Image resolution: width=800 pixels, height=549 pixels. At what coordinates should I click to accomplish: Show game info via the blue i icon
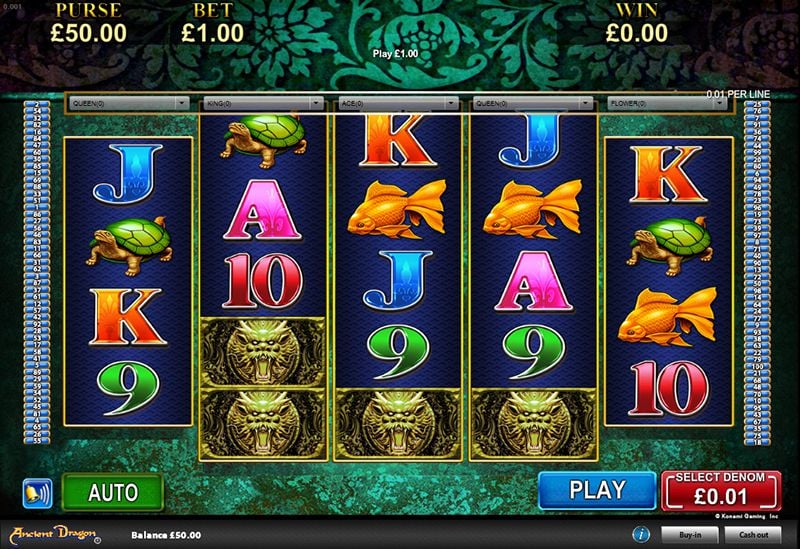(x=639, y=534)
